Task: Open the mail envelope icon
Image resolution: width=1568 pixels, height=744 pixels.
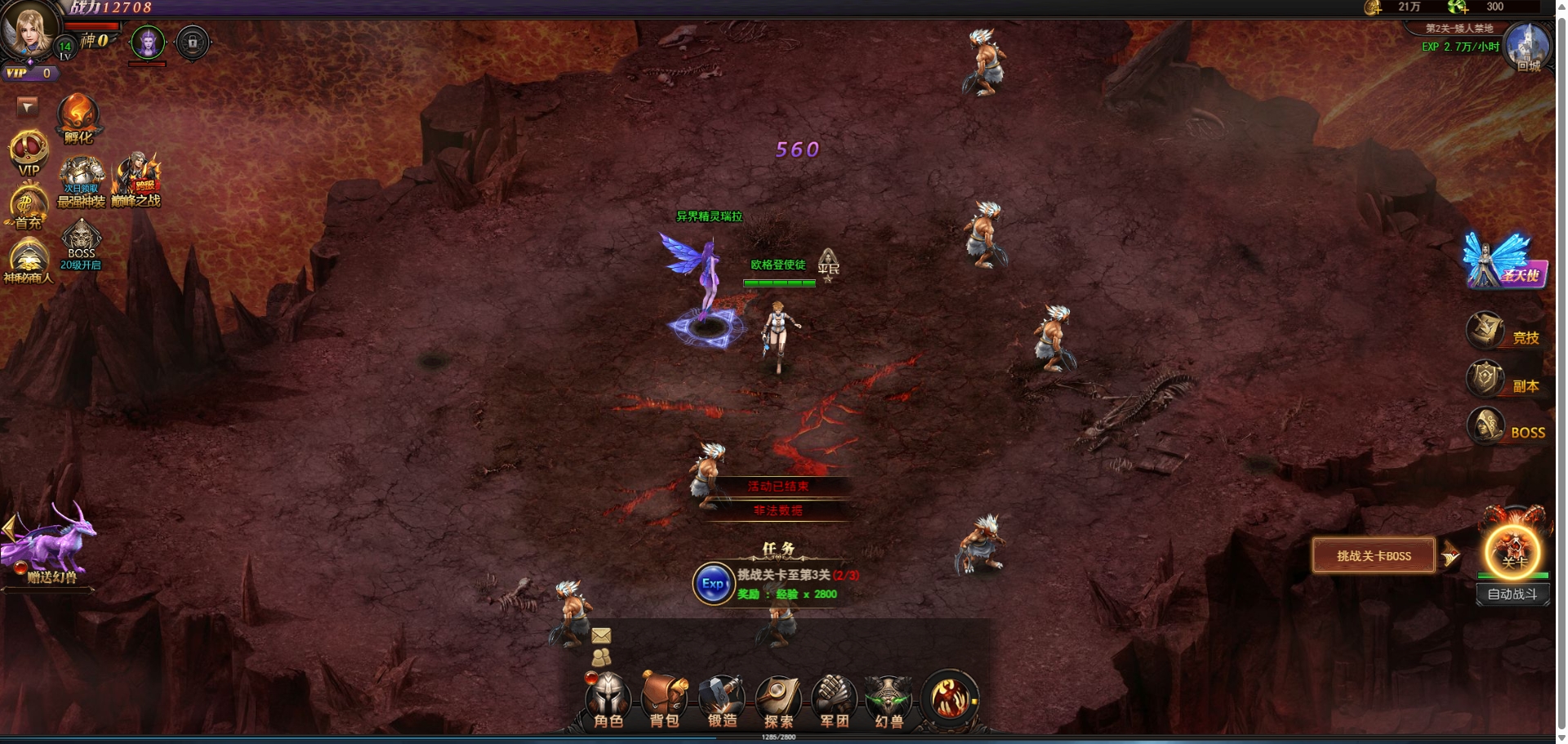Action: [x=601, y=635]
